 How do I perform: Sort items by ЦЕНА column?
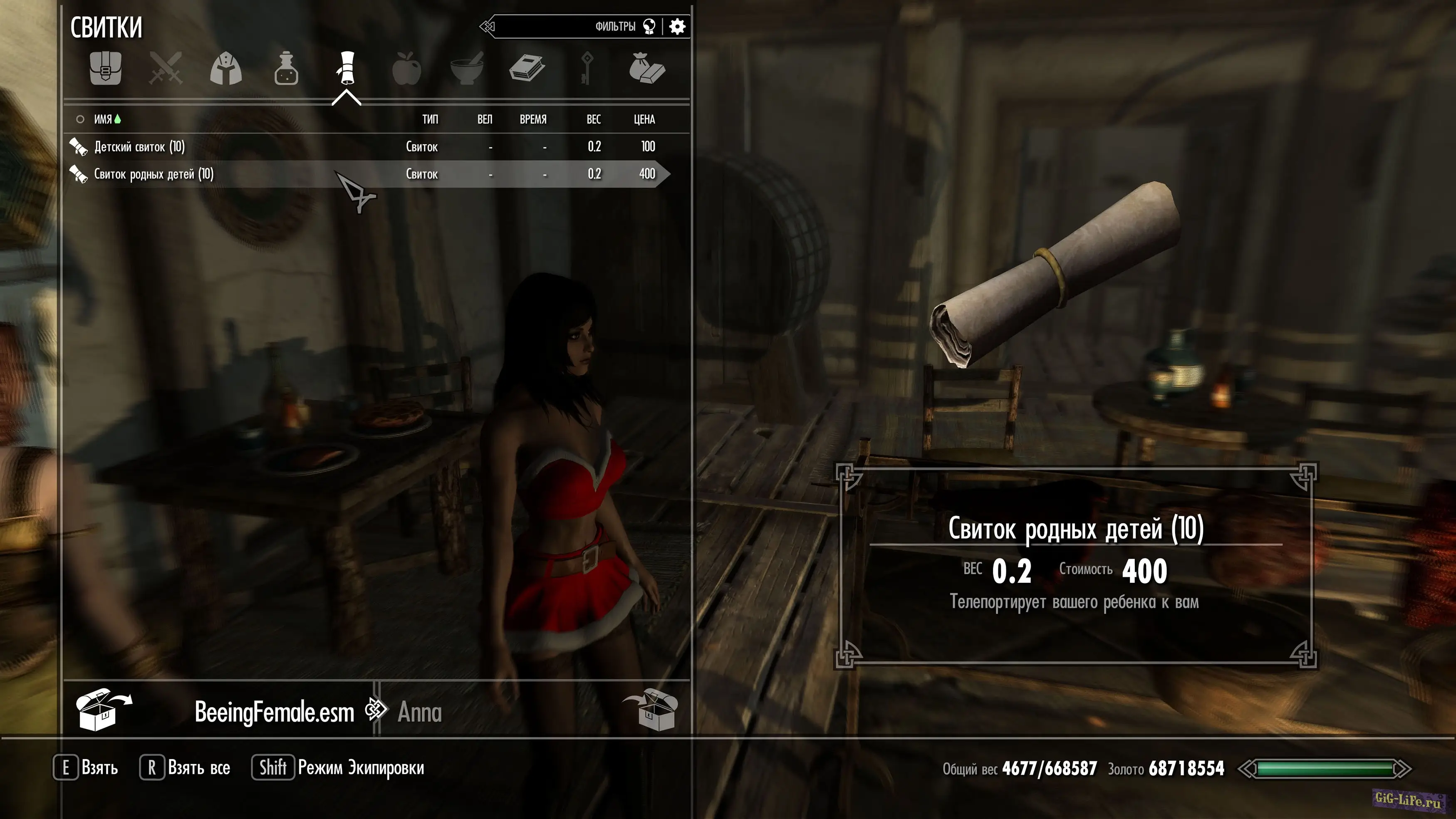point(644,119)
